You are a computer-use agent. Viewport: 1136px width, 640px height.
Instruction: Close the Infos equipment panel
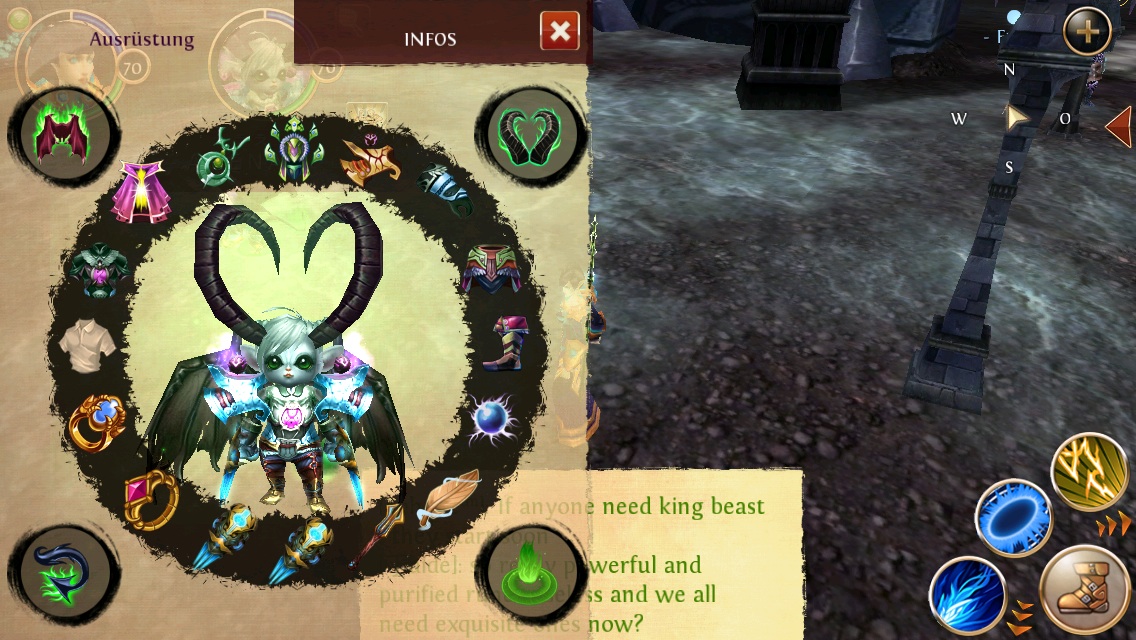coord(560,32)
